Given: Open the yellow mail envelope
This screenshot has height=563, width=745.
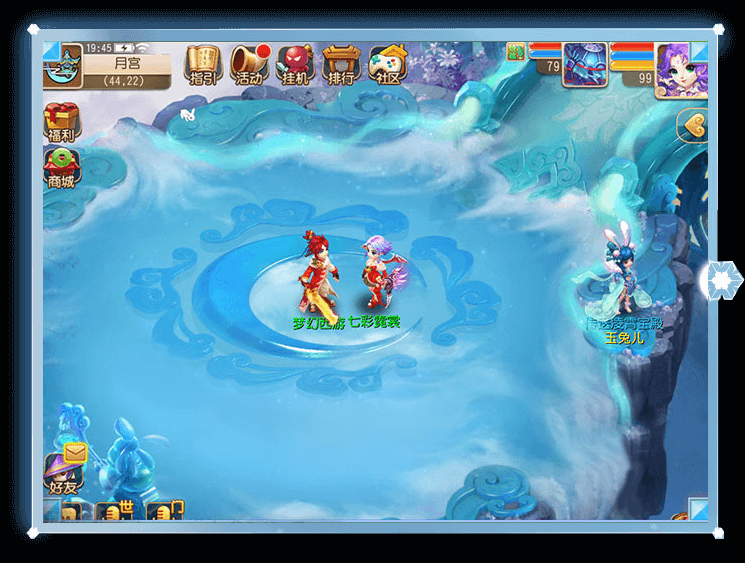Looking at the screenshot, I should (x=76, y=453).
